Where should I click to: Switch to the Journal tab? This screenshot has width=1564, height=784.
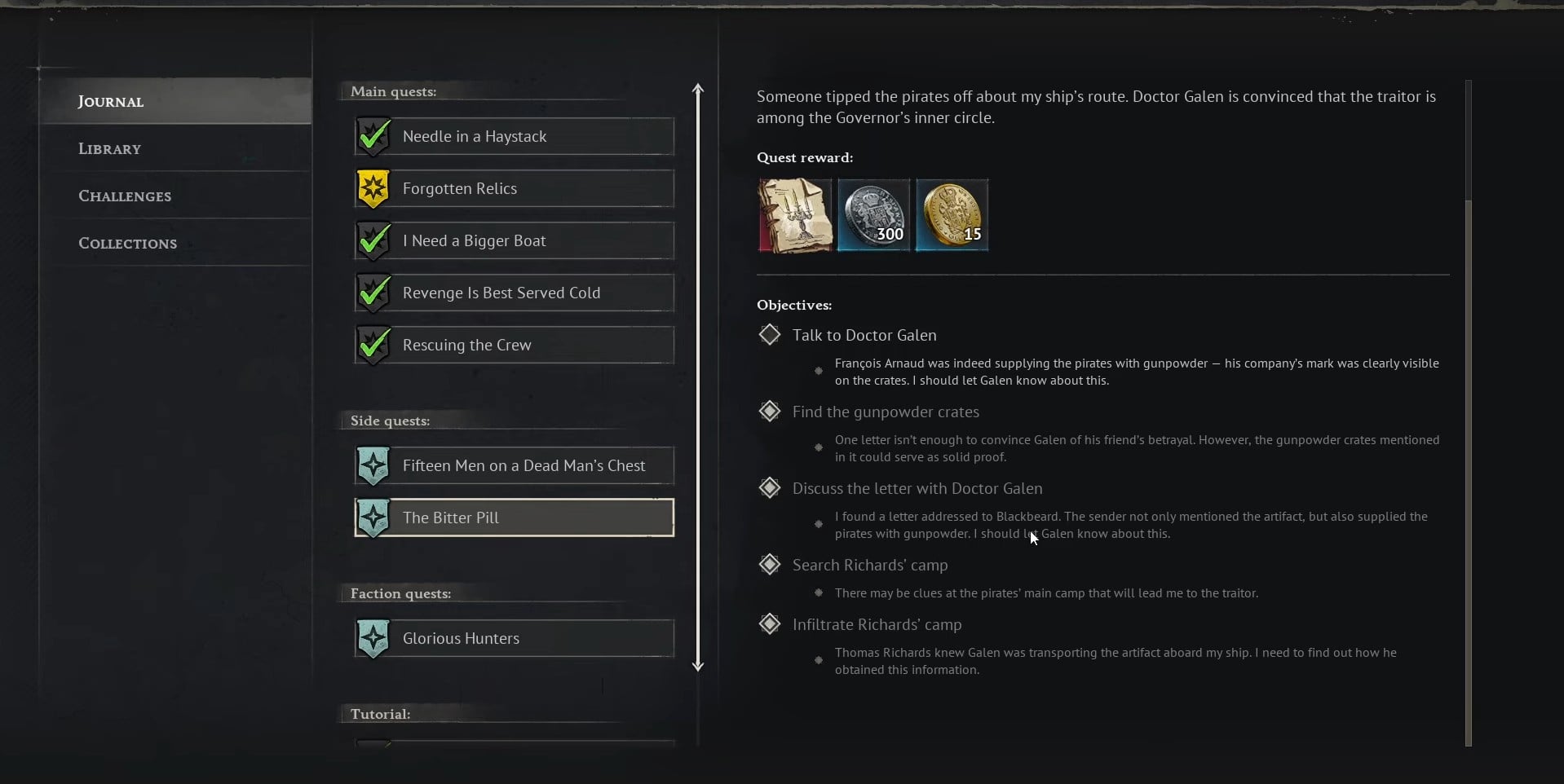pos(111,102)
